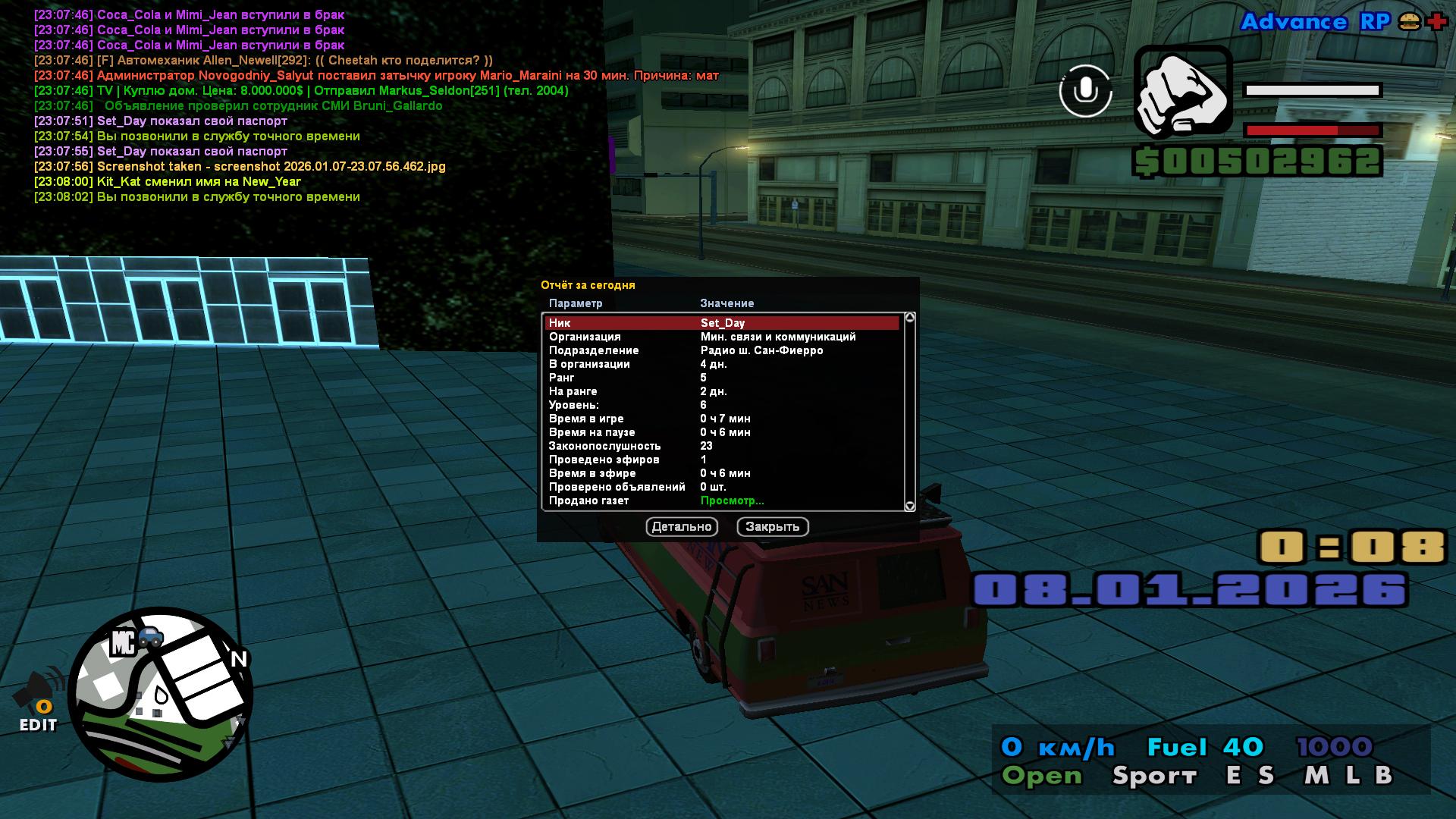Open the Детально detailed report
The width and height of the screenshot is (1456, 819).
pyautogui.click(x=681, y=527)
